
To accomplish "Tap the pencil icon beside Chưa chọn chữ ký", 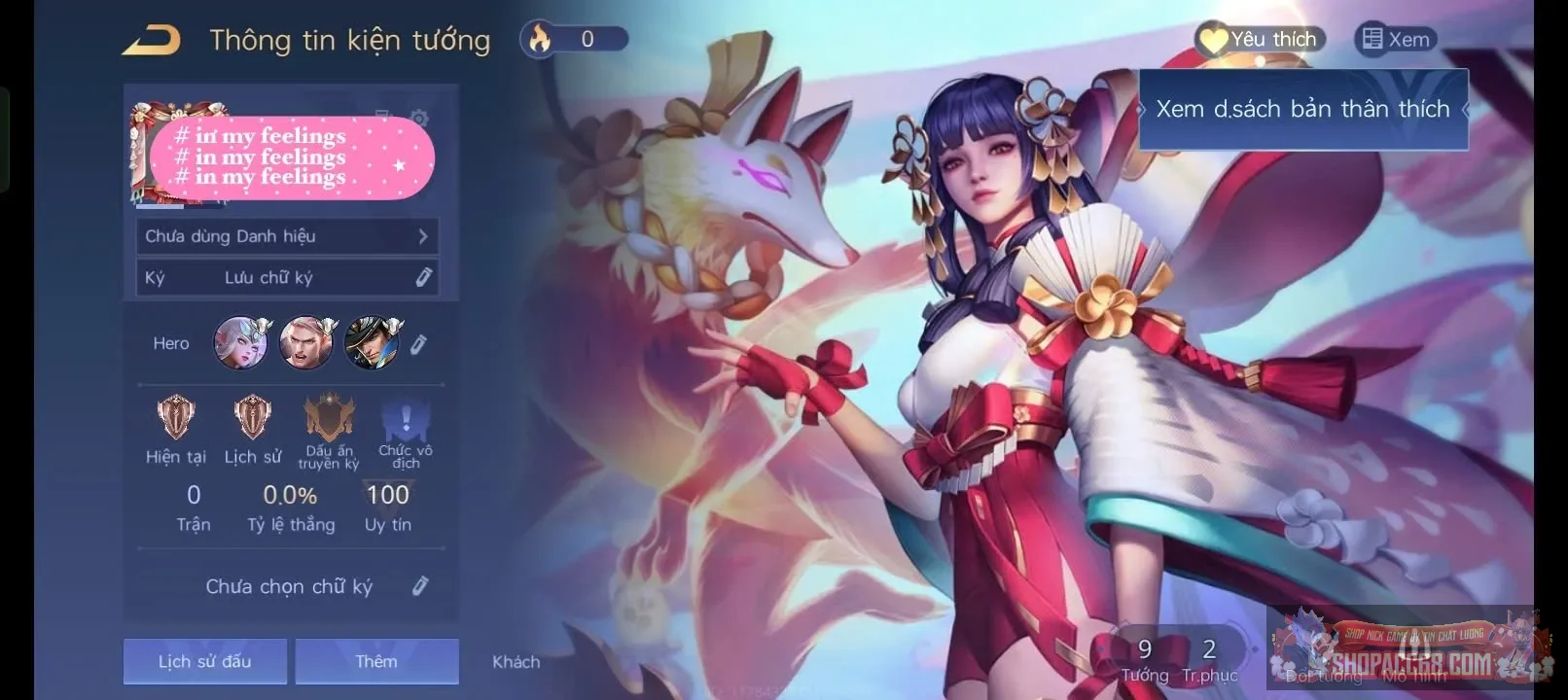I will (421, 585).
